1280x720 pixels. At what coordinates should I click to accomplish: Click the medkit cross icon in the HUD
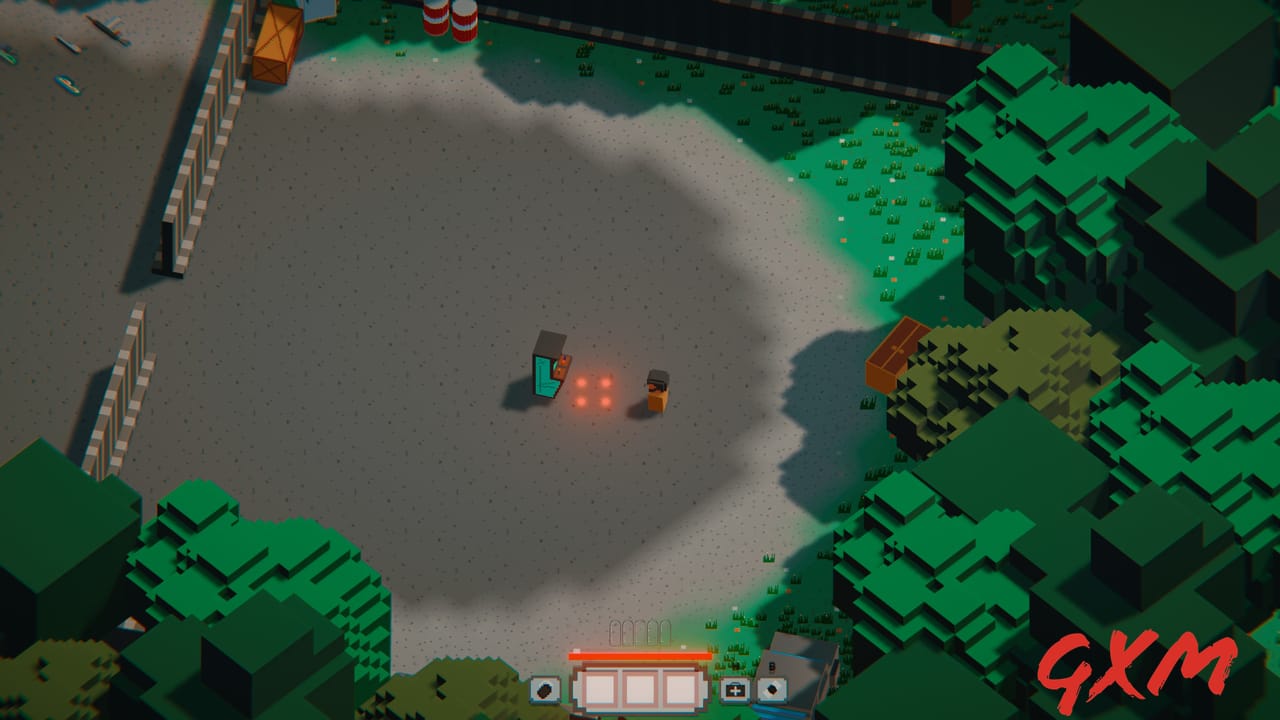tap(734, 690)
